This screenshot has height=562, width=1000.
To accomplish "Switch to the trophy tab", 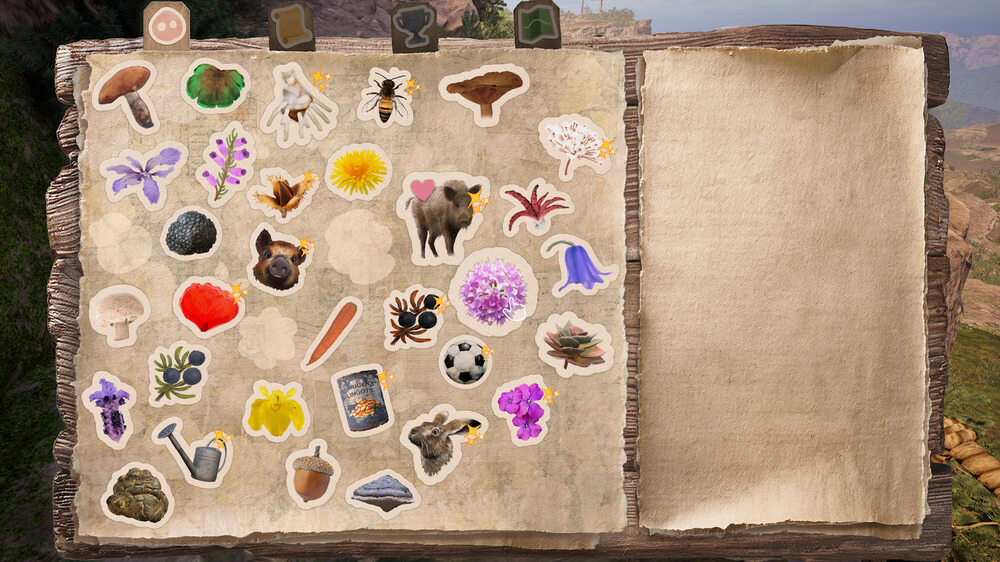I will 413,26.
